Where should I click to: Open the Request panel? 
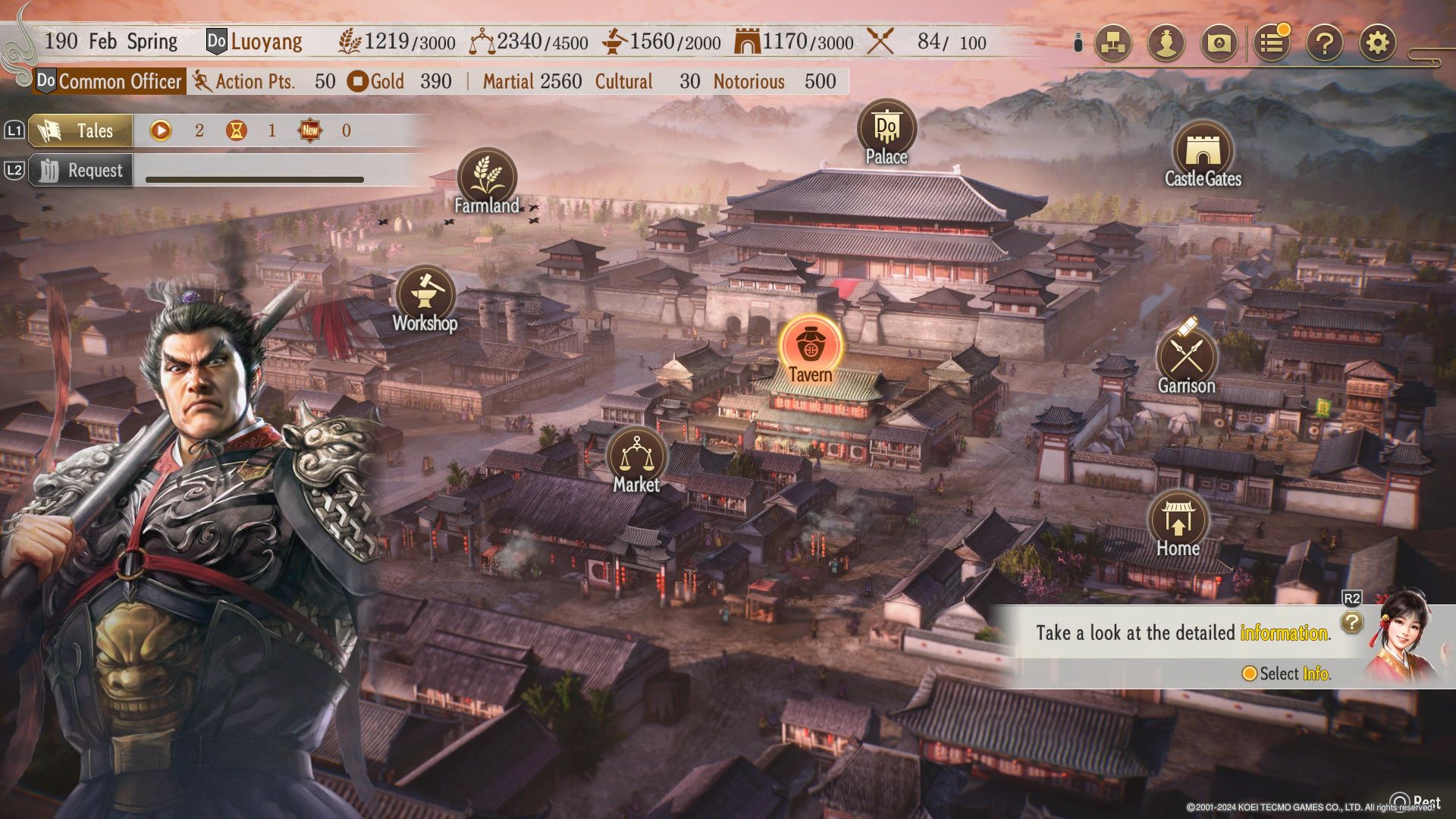click(80, 171)
